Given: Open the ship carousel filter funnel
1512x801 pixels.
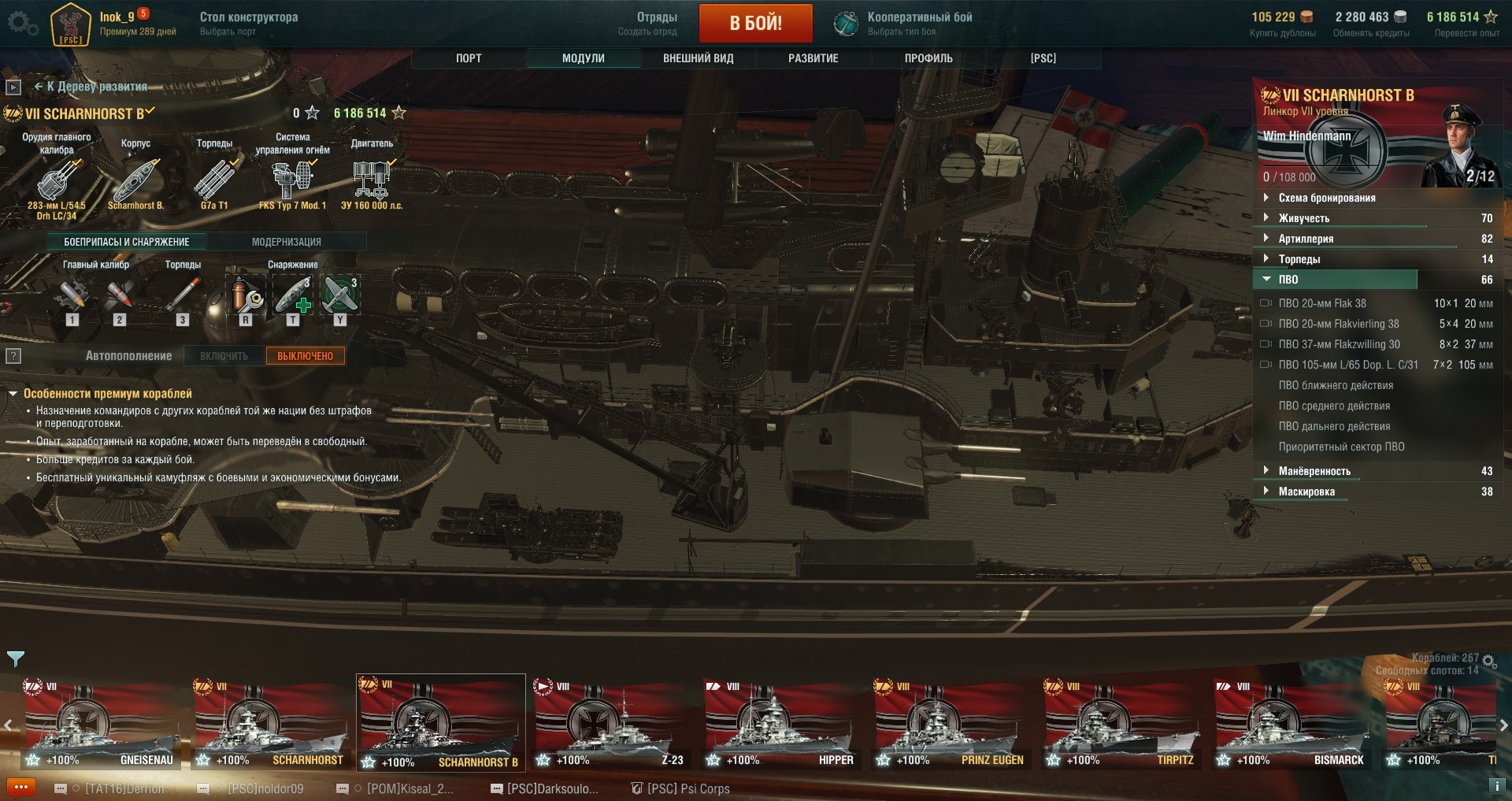Looking at the screenshot, I should pos(16,658).
